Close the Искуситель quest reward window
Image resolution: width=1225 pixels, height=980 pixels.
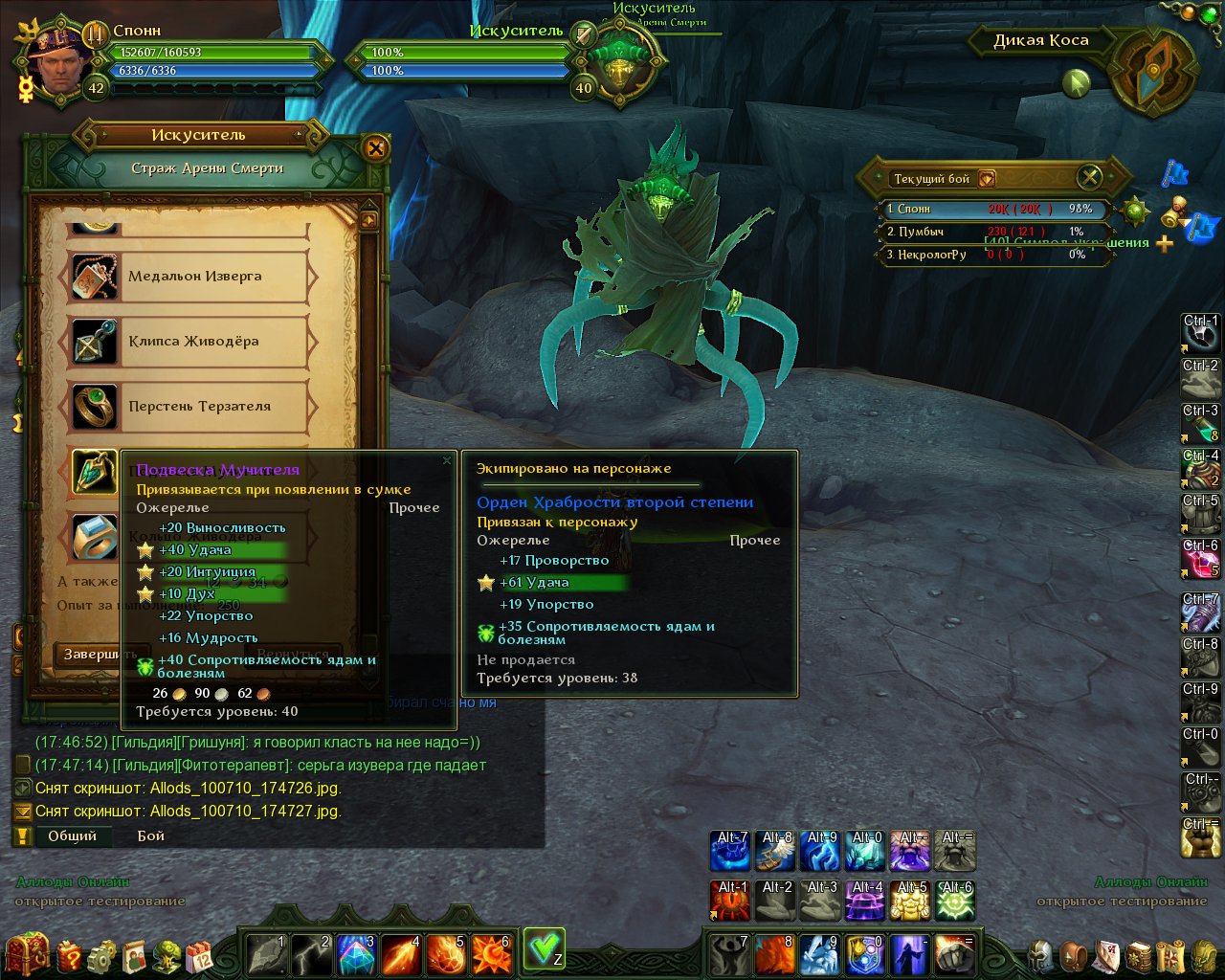pos(375,148)
